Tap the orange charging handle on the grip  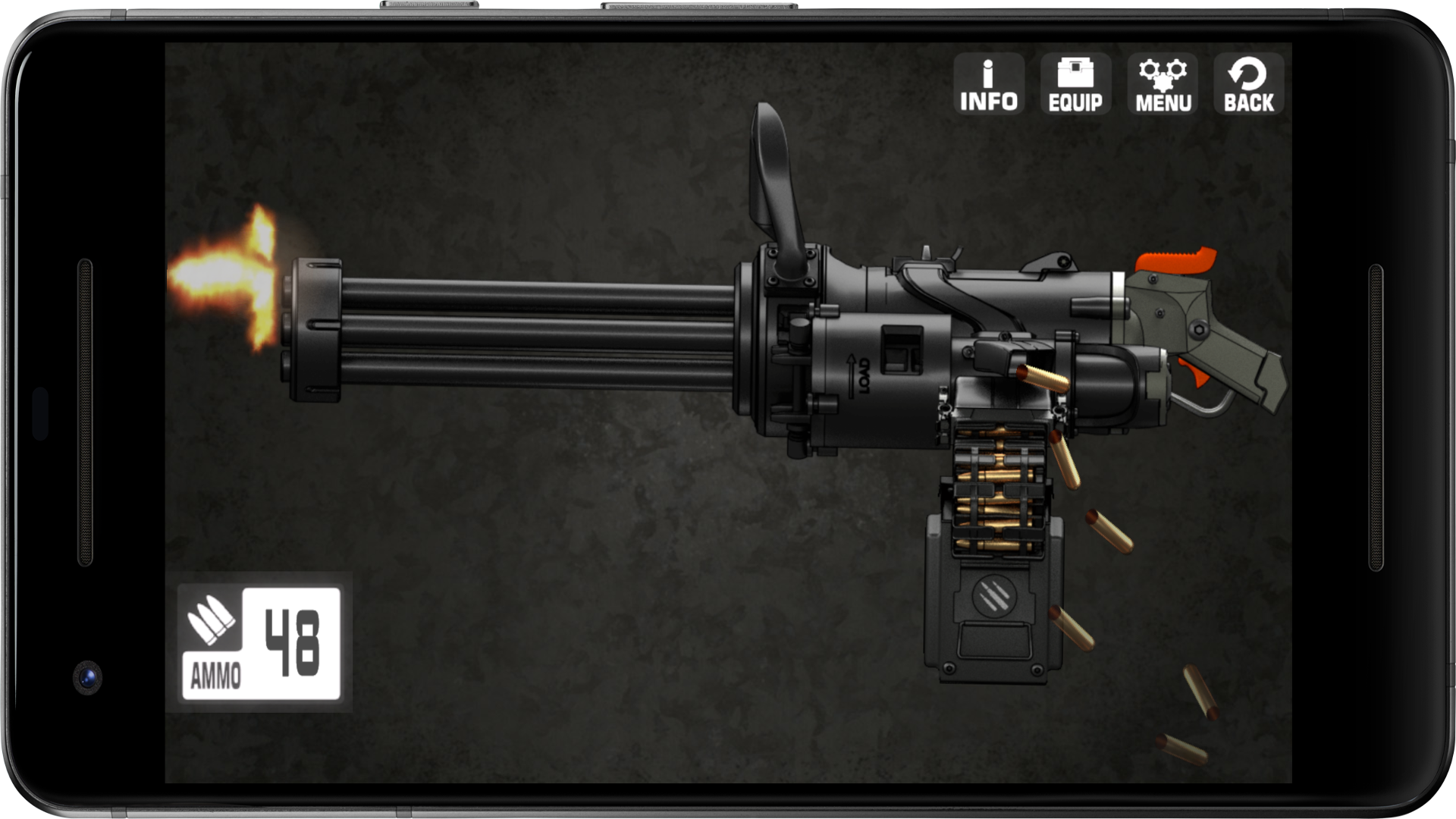pos(1176,260)
